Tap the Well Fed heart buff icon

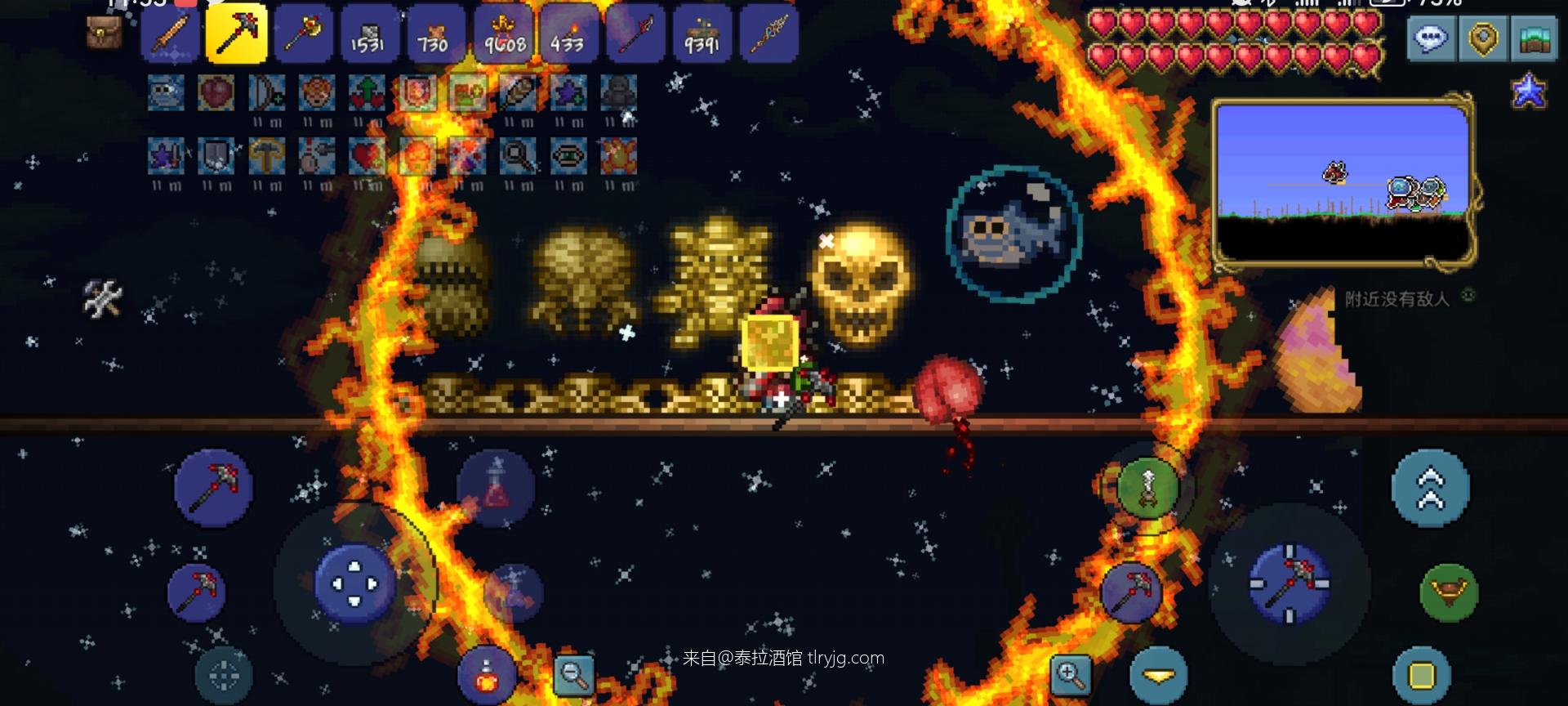[x=216, y=93]
